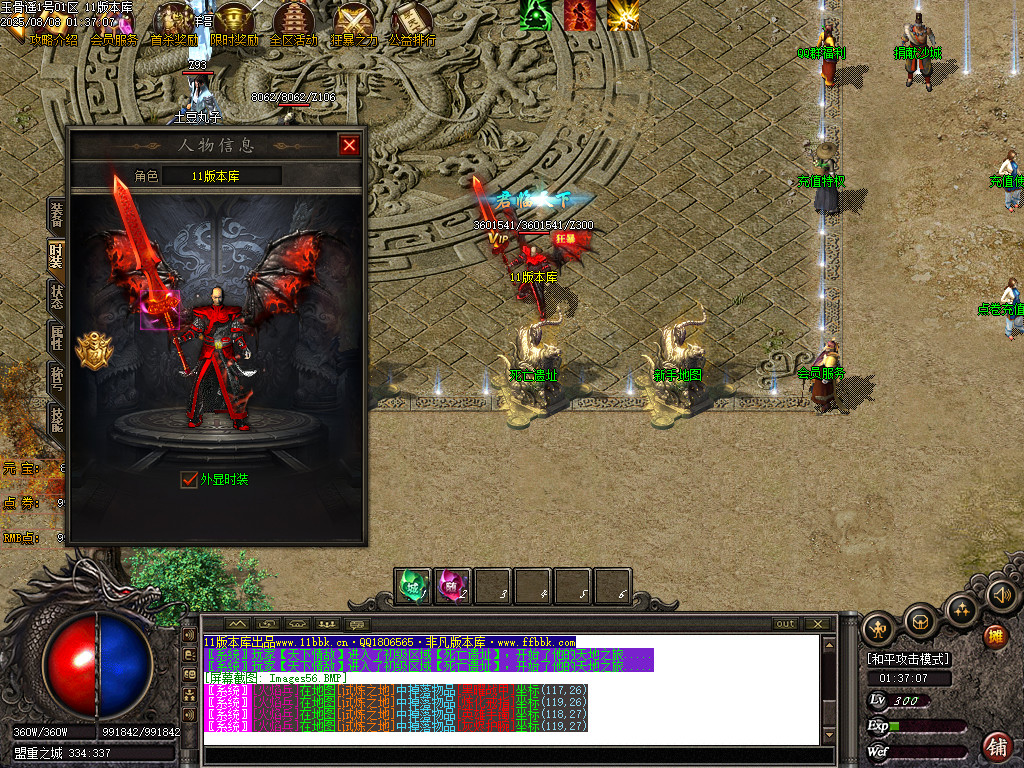Close the 人物信息 character info panel
The image size is (1024, 768).
pyautogui.click(x=349, y=145)
